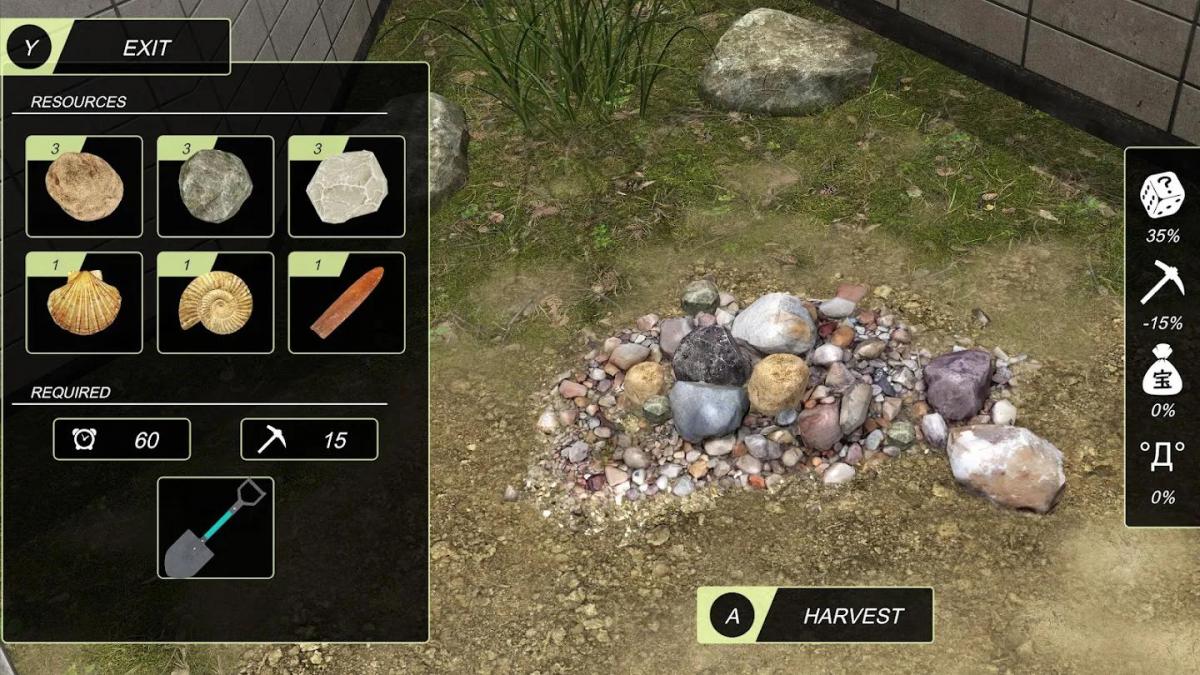The image size is (1200, 675).
Task: Choose the orange belemnite fossil slot
Action: coord(346,303)
